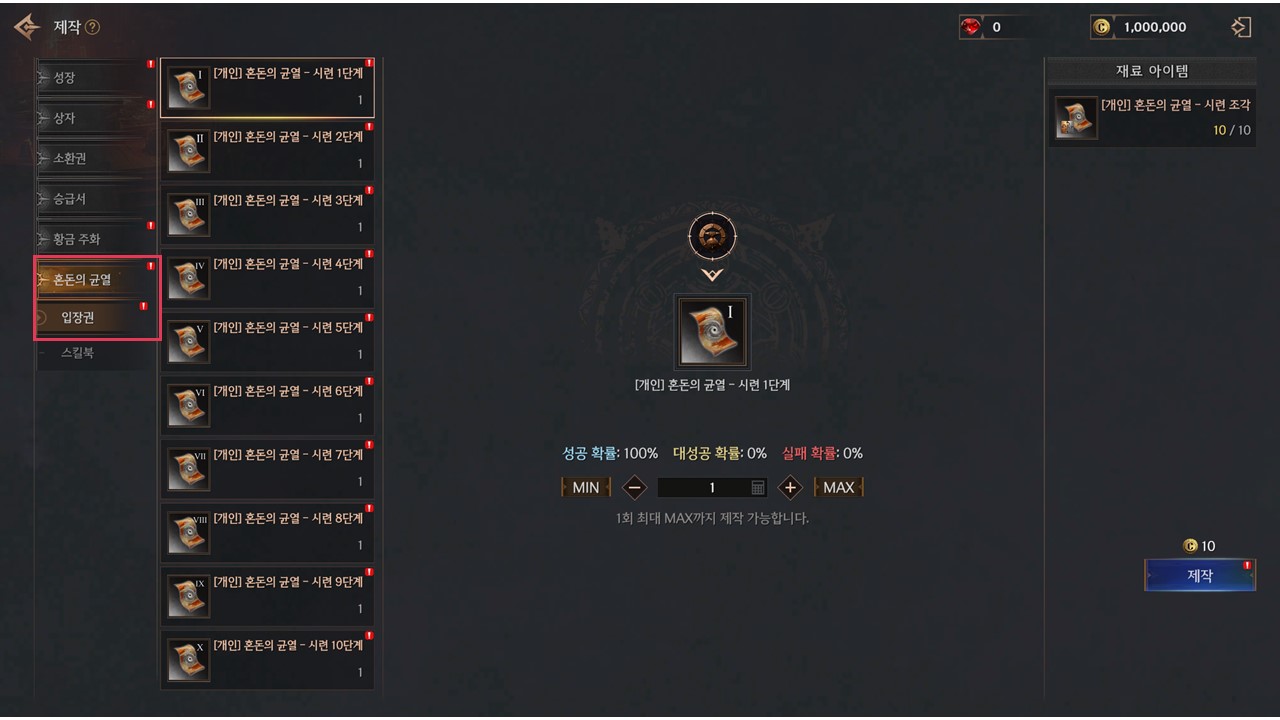Show the 황금 주화 category
This screenshot has width=1280, height=720.
tap(95, 239)
